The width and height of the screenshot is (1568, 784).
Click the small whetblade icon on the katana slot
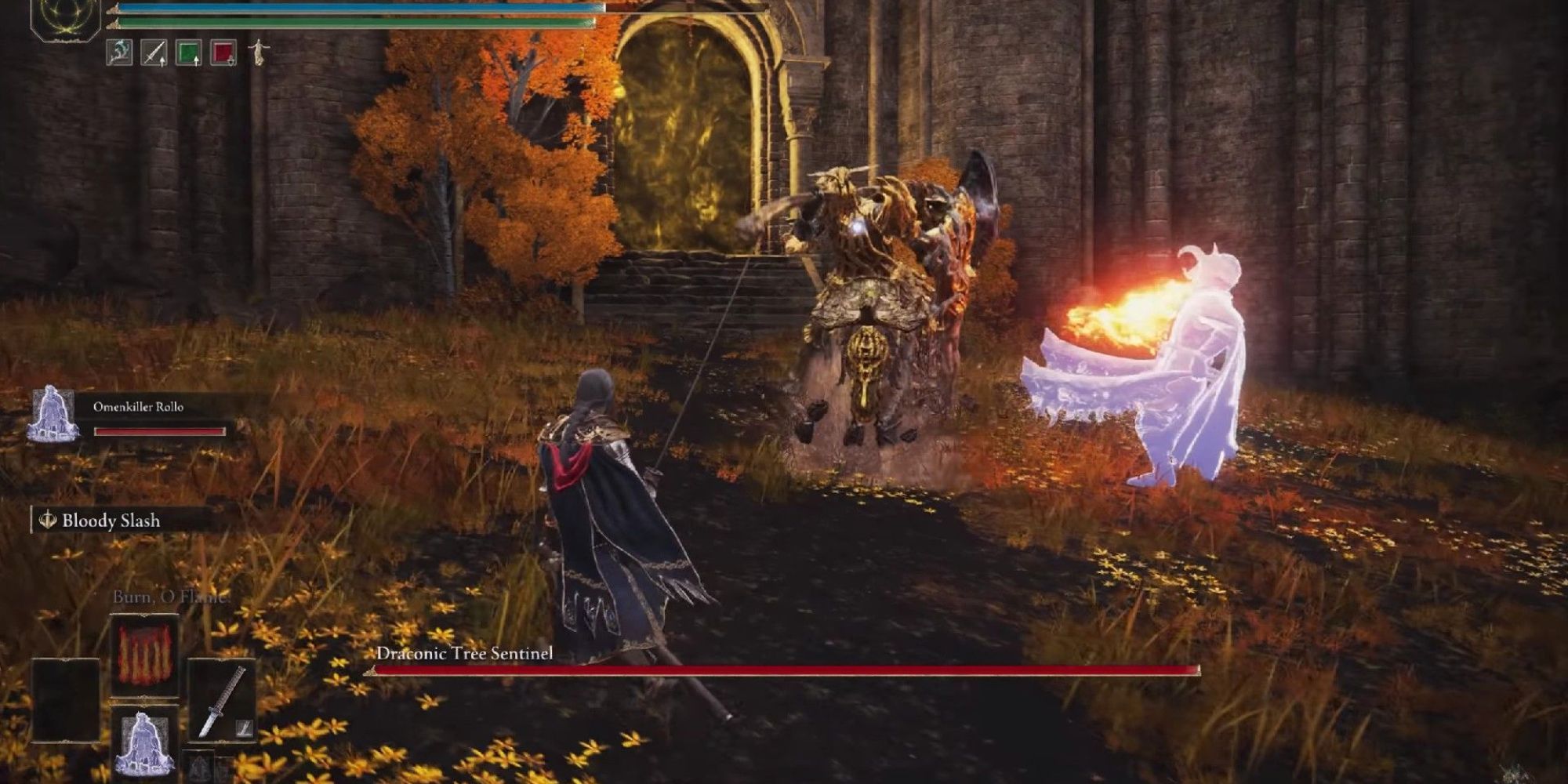click(x=245, y=728)
